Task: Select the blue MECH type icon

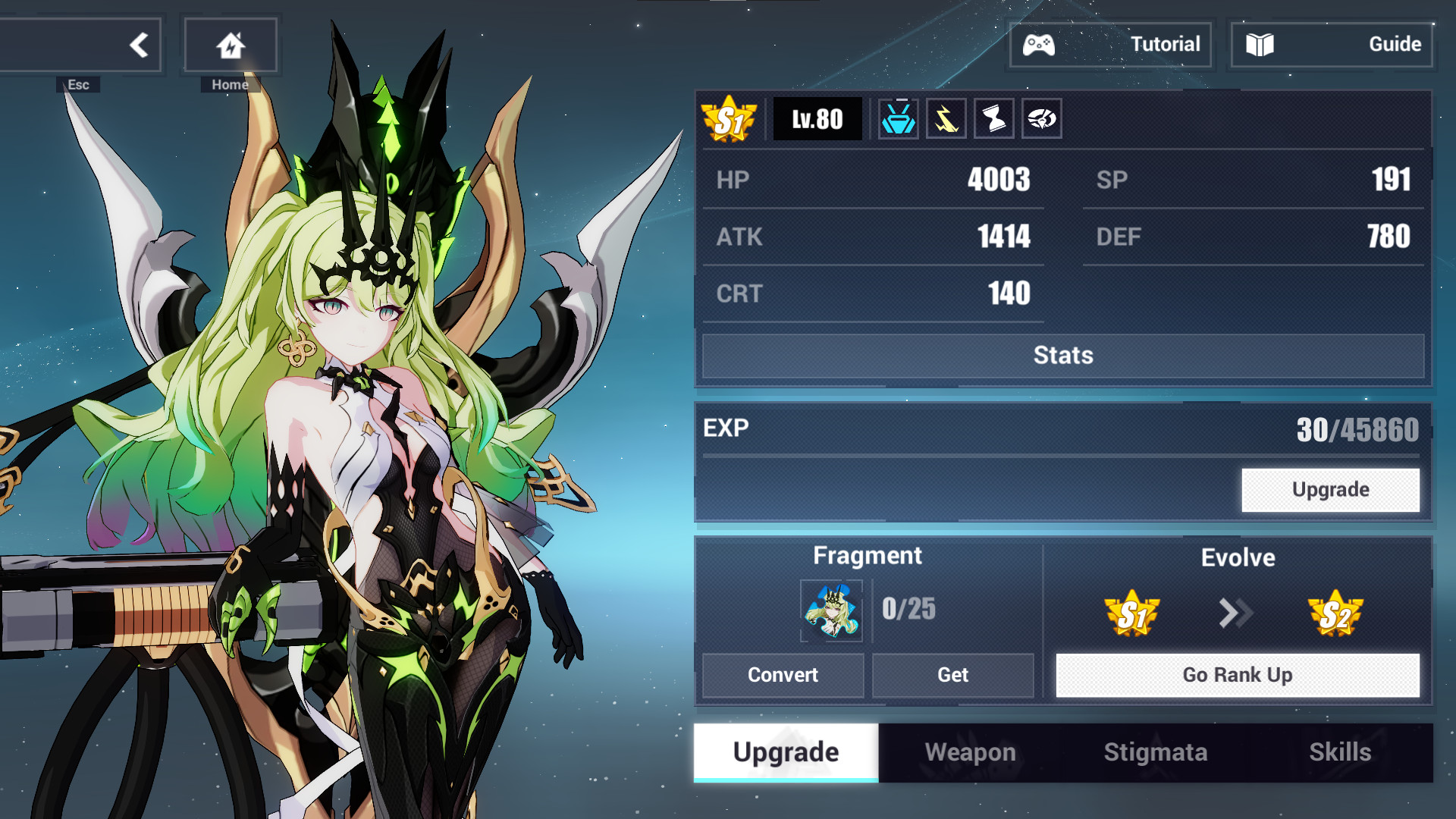Action: point(898,118)
